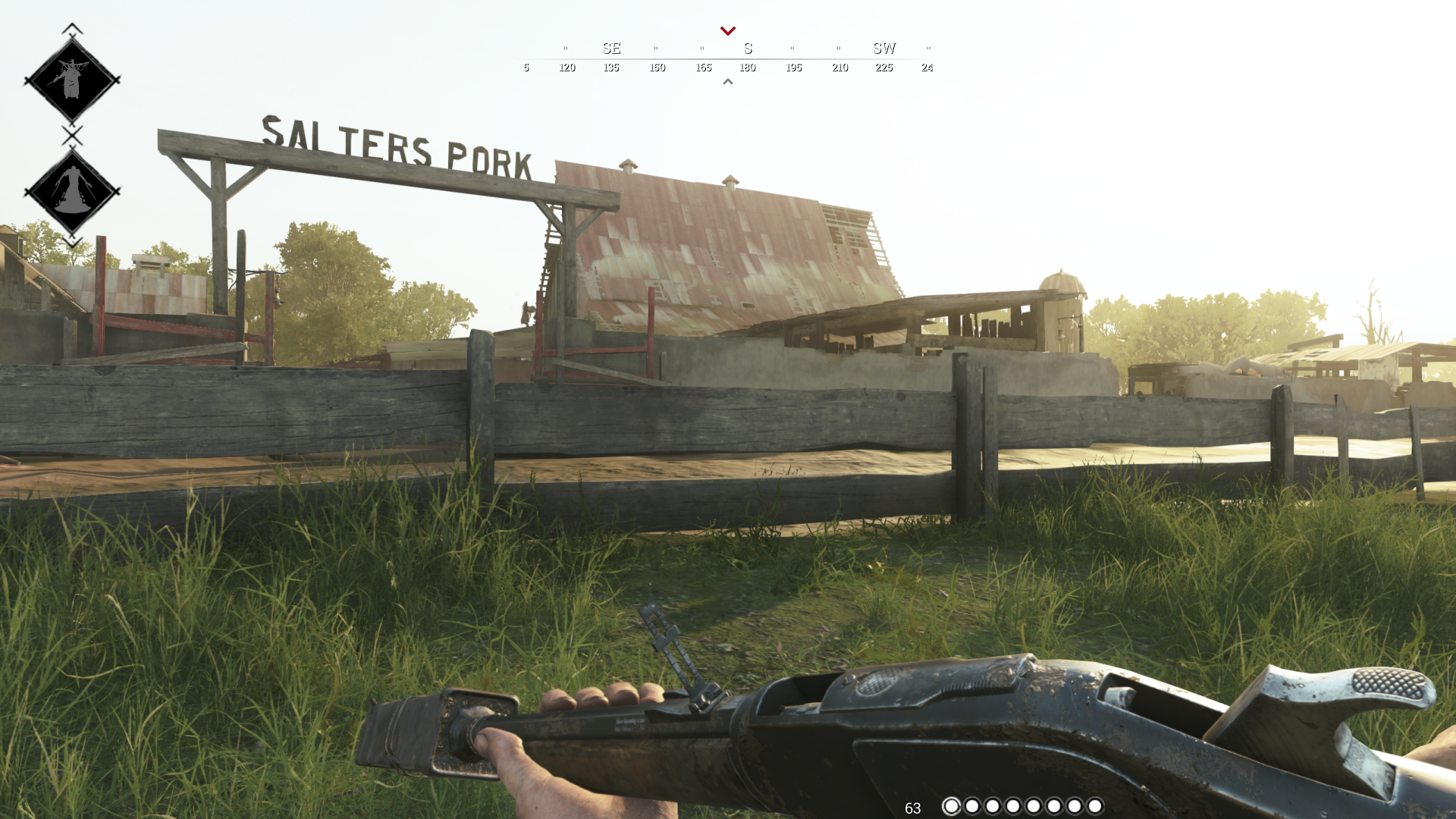1456x819 pixels.
Task: Toggle the fifth chamber round indicator
Action: tap(1034, 806)
